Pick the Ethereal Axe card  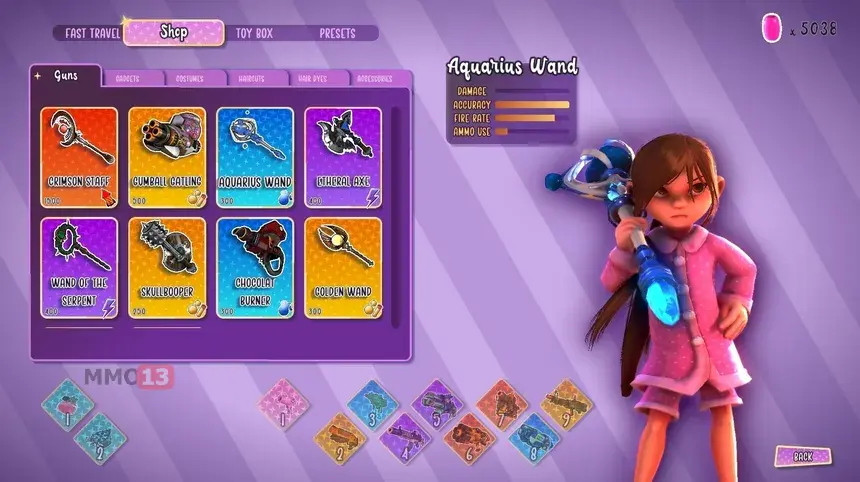[x=343, y=156]
